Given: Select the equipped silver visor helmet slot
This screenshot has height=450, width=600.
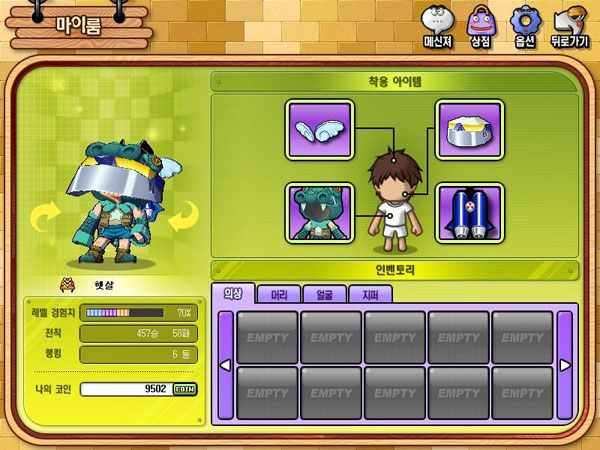Looking at the screenshot, I should point(469,130).
